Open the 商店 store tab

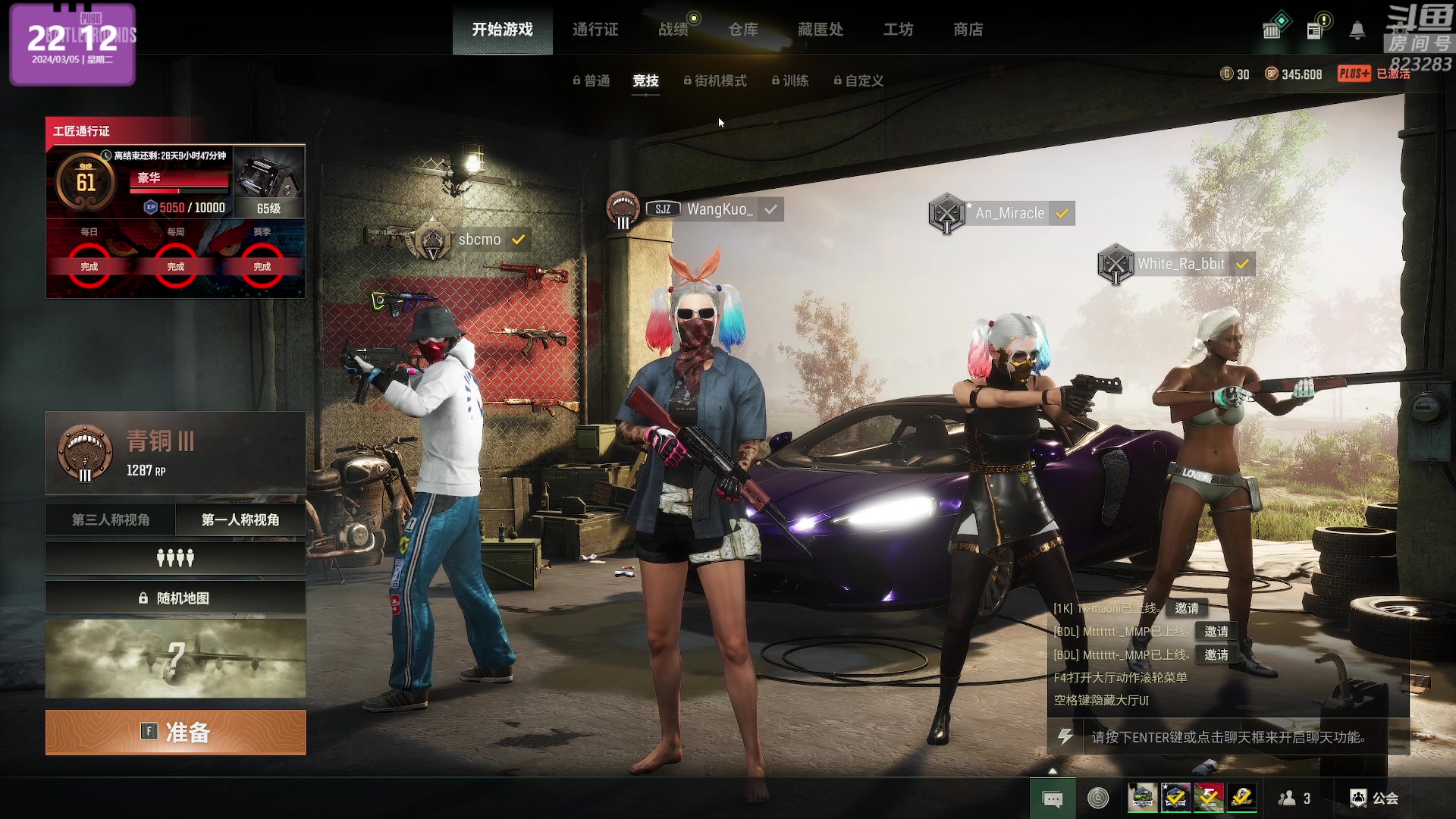(x=968, y=30)
